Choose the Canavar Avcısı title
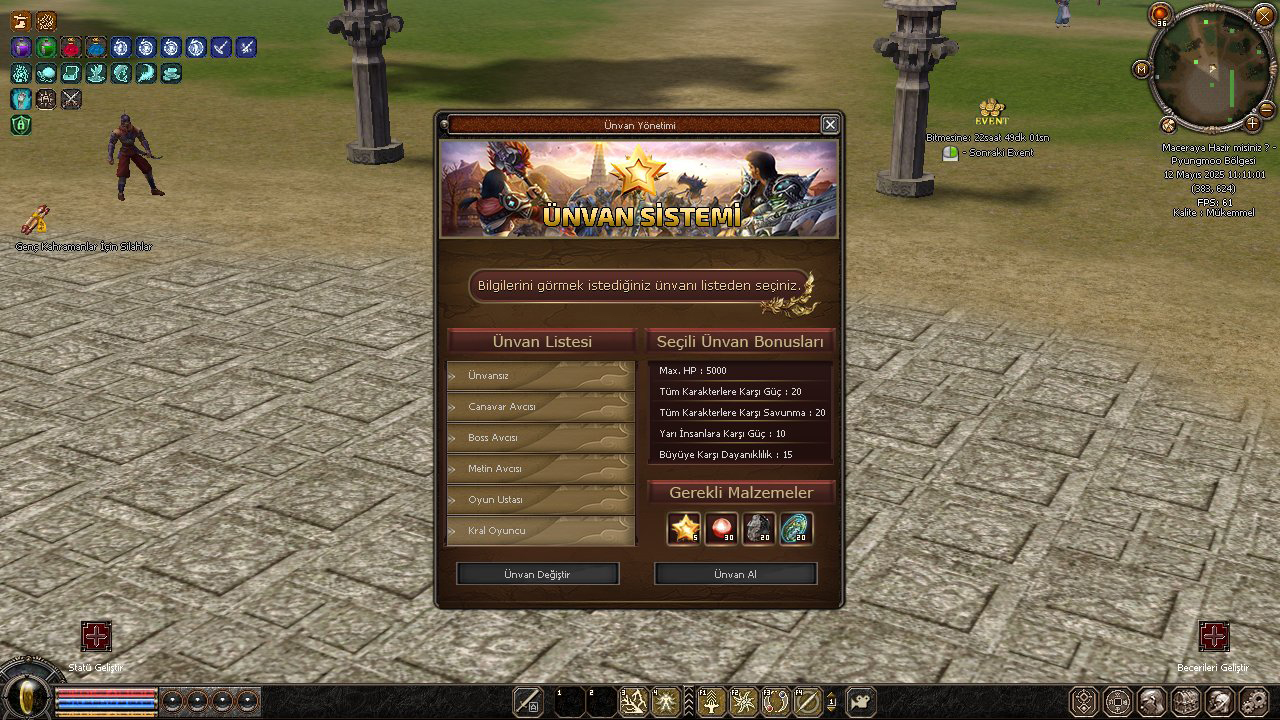 [540, 407]
